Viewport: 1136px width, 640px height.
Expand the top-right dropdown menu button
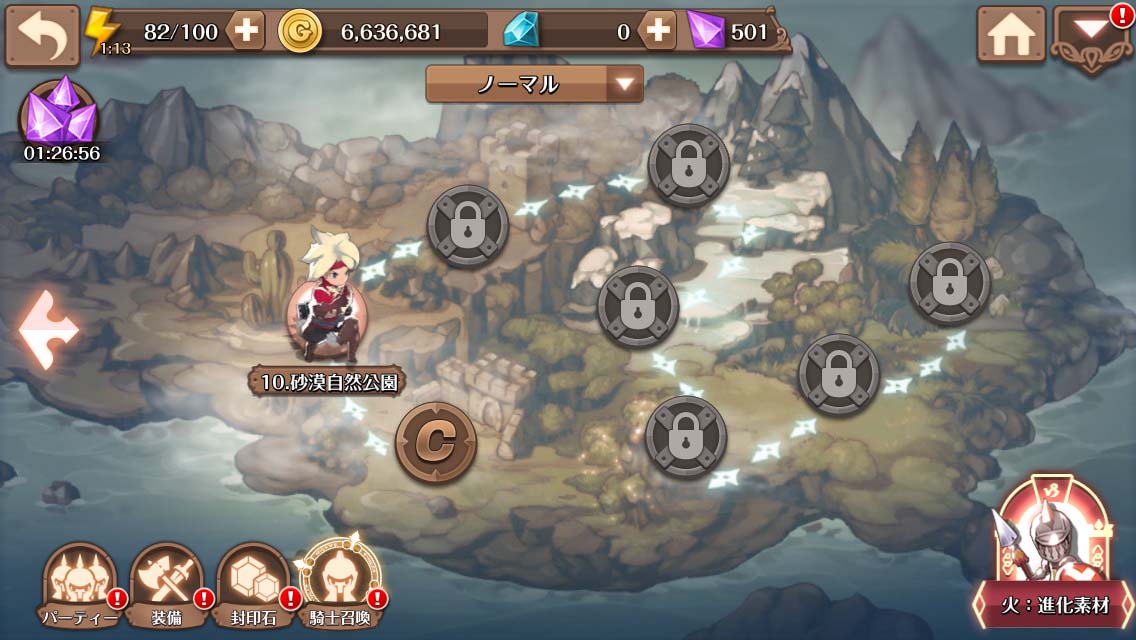(1089, 37)
